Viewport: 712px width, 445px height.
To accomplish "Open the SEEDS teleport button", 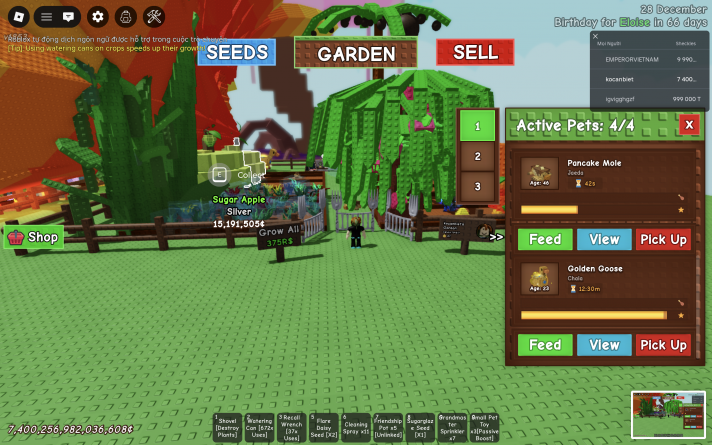I will pos(236,52).
